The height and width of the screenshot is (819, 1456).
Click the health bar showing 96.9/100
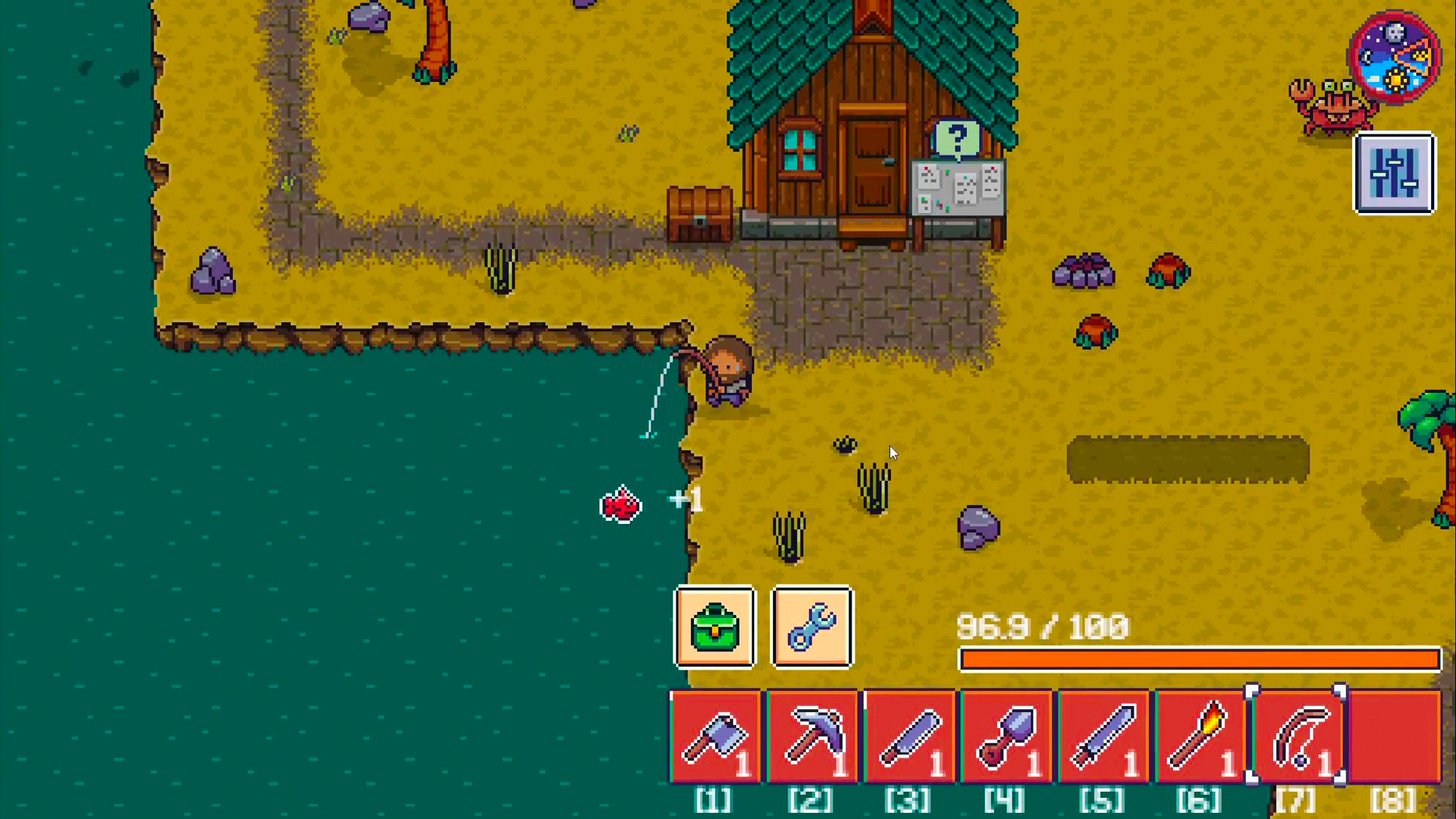coord(1198,660)
